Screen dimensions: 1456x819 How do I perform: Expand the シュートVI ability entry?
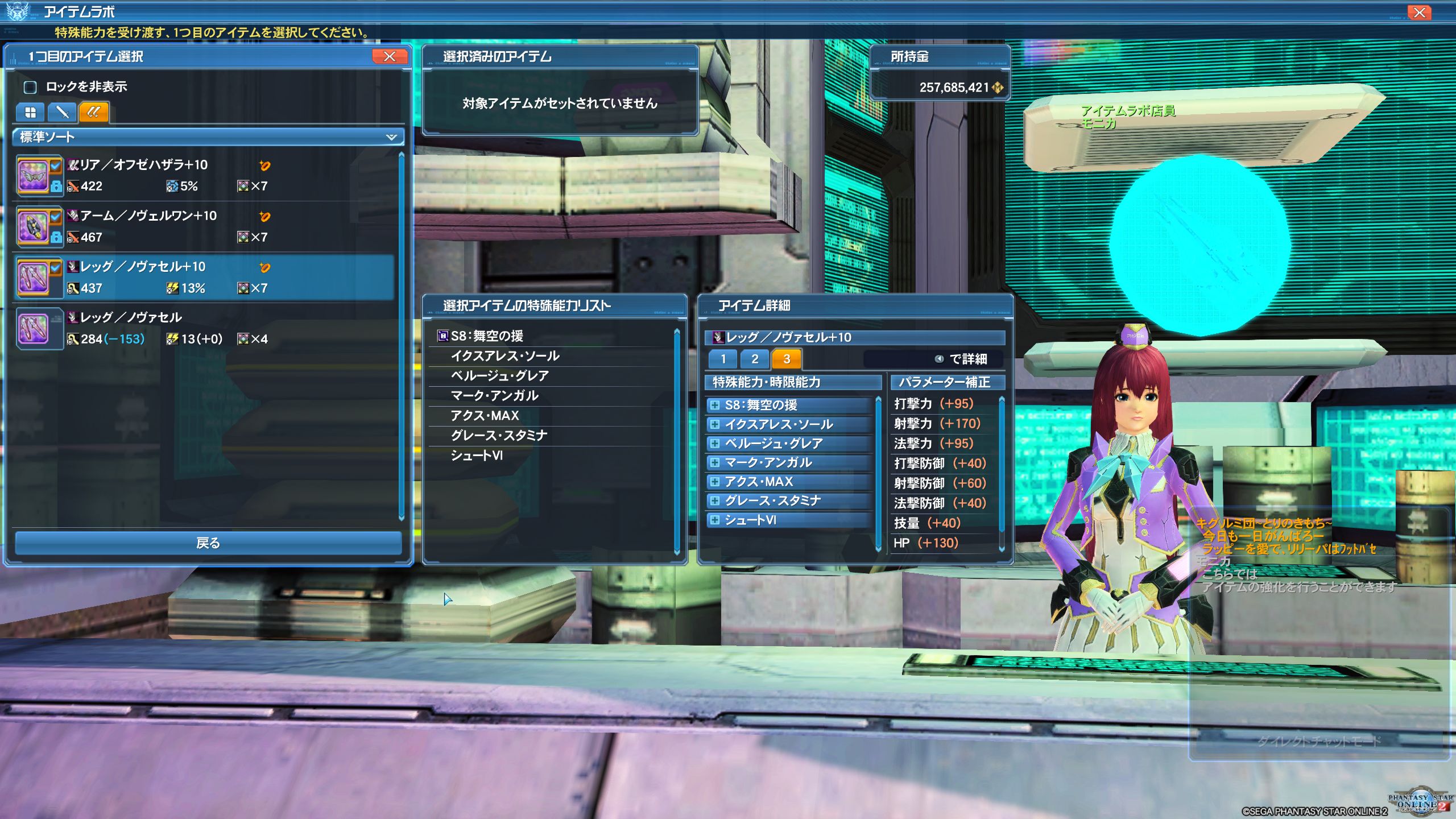(715, 520)
